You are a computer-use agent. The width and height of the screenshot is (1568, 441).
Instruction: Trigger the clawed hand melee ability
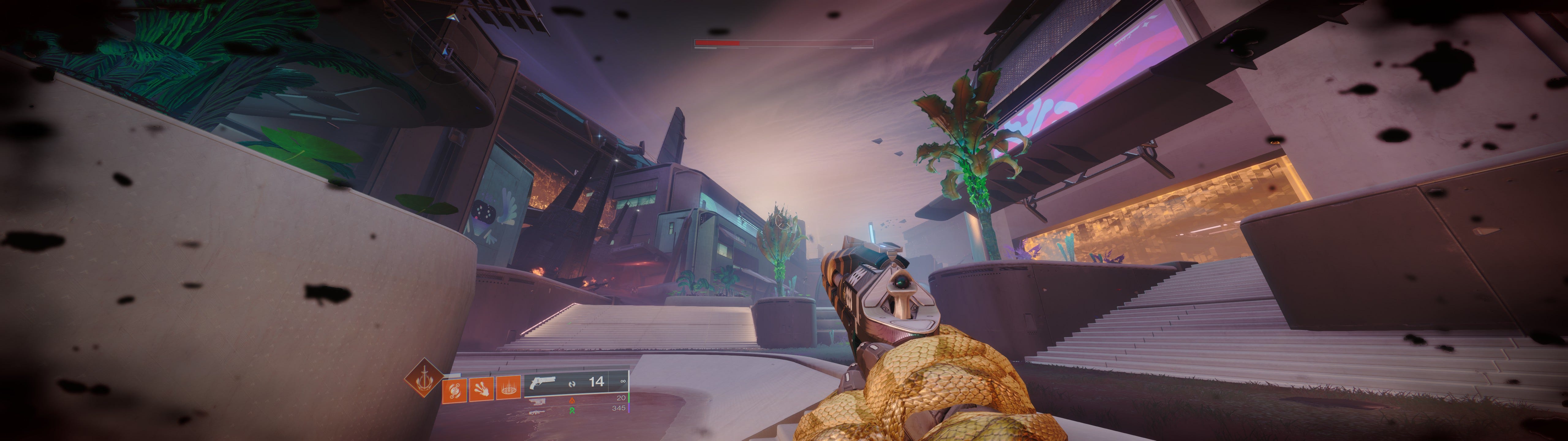(481, 389)
